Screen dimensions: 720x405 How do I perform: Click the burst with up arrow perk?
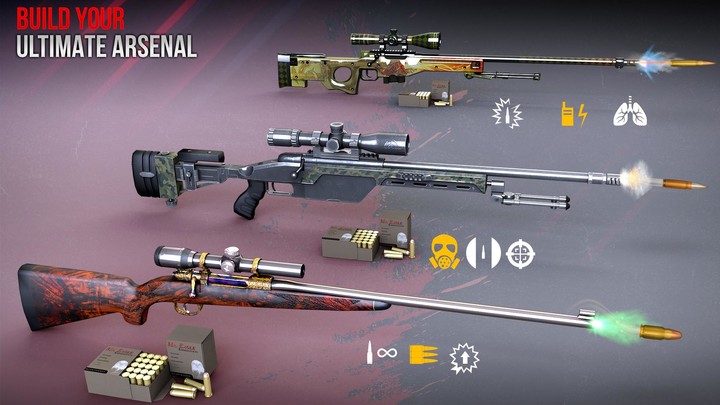click(463, 354)
